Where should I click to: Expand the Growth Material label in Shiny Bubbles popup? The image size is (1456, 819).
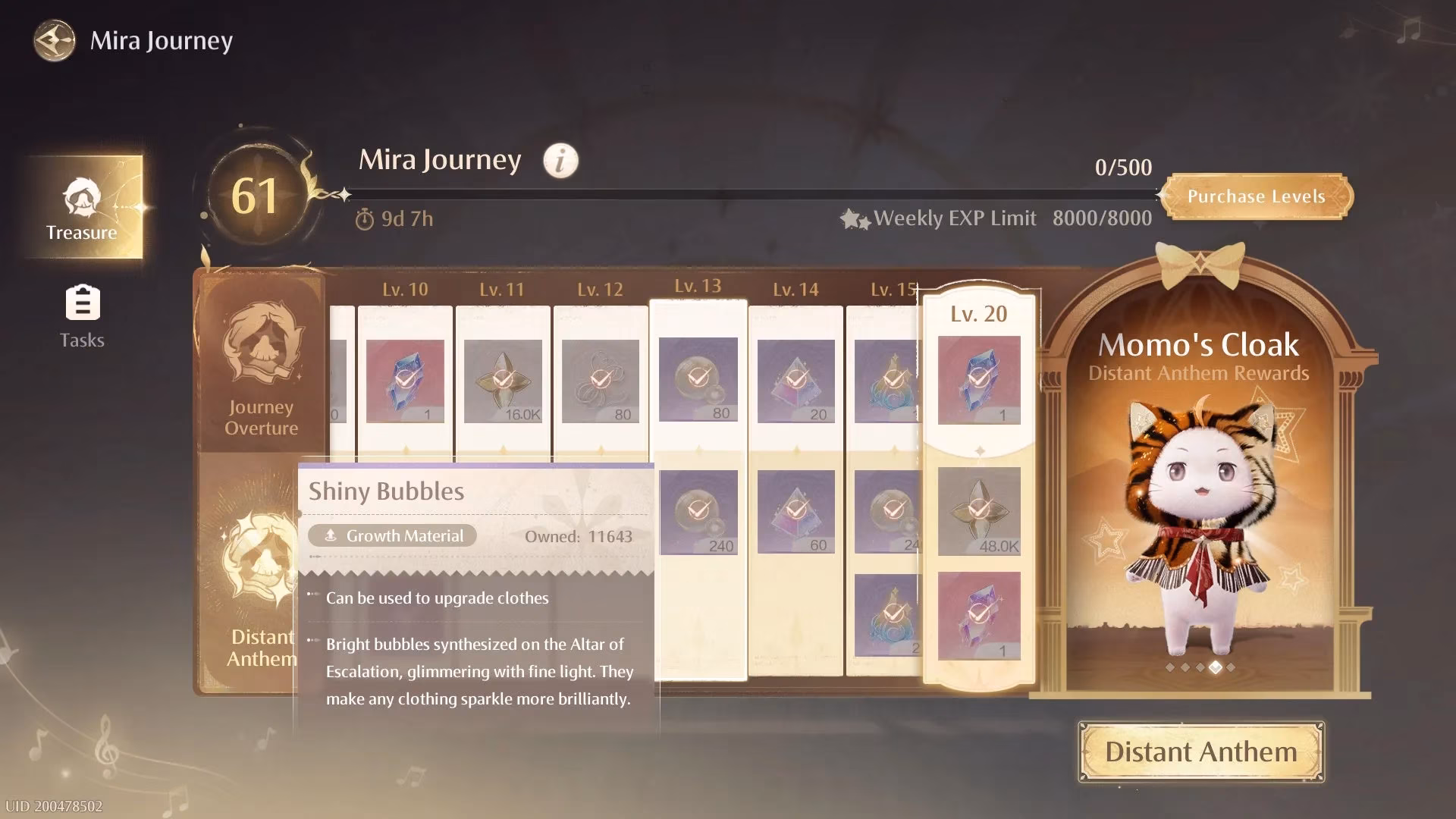(393, 535)
